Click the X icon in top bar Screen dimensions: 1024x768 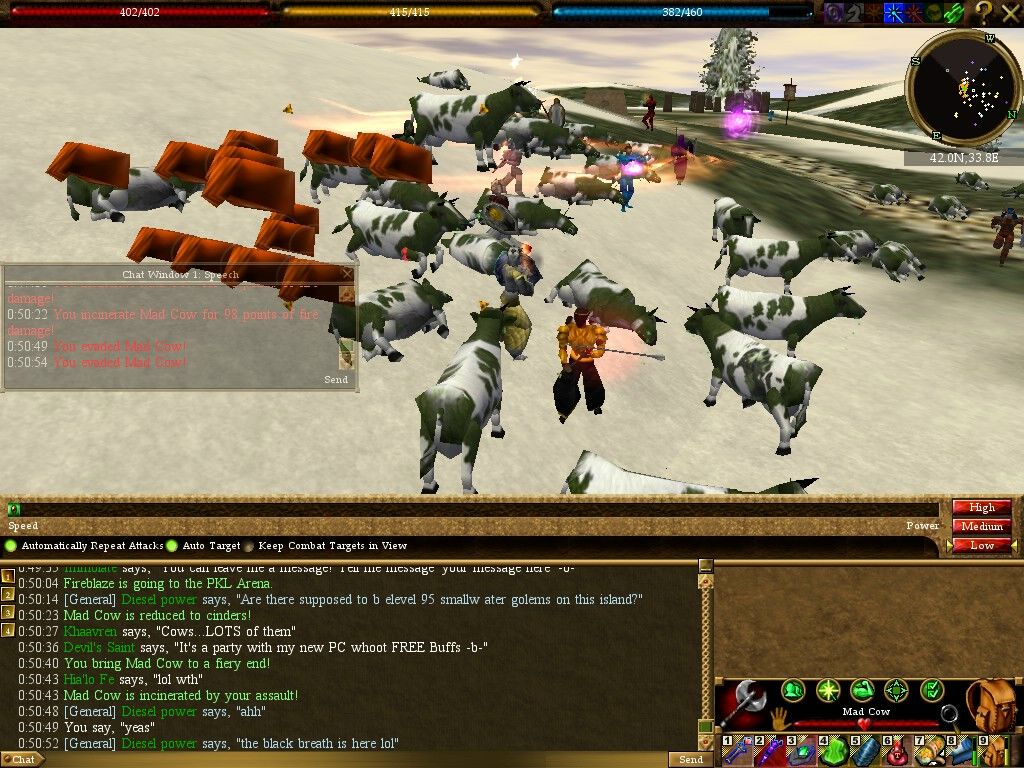point(1009,12)
